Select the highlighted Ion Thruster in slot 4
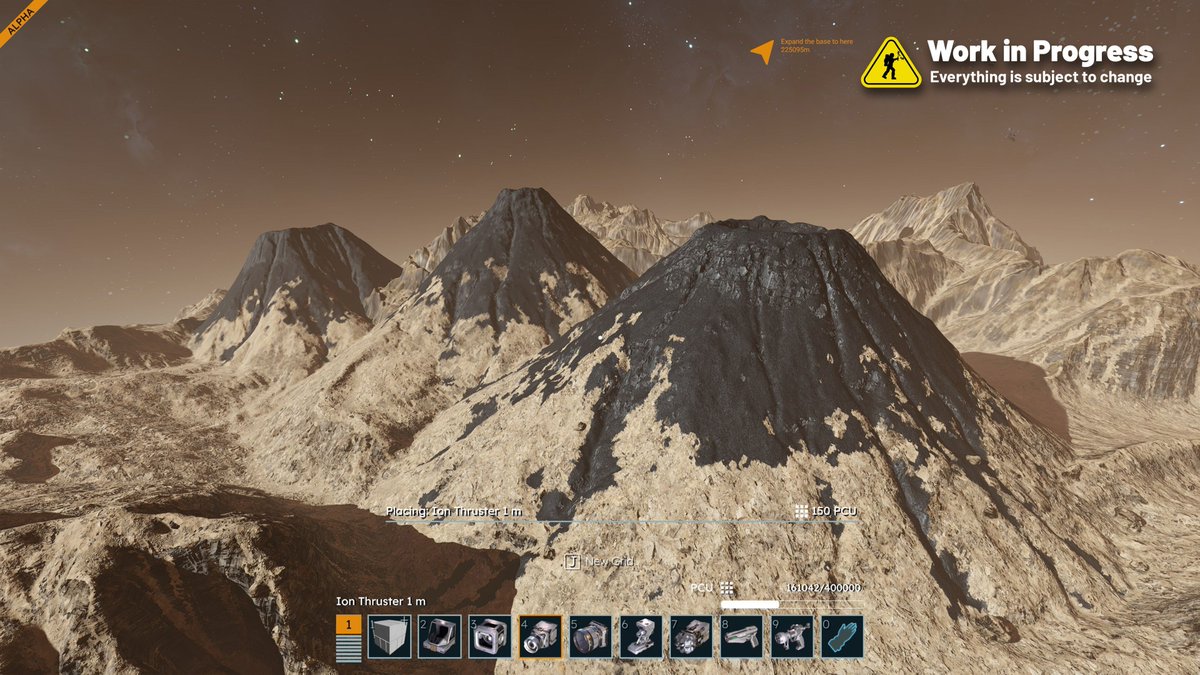 (x=540, y=637)
